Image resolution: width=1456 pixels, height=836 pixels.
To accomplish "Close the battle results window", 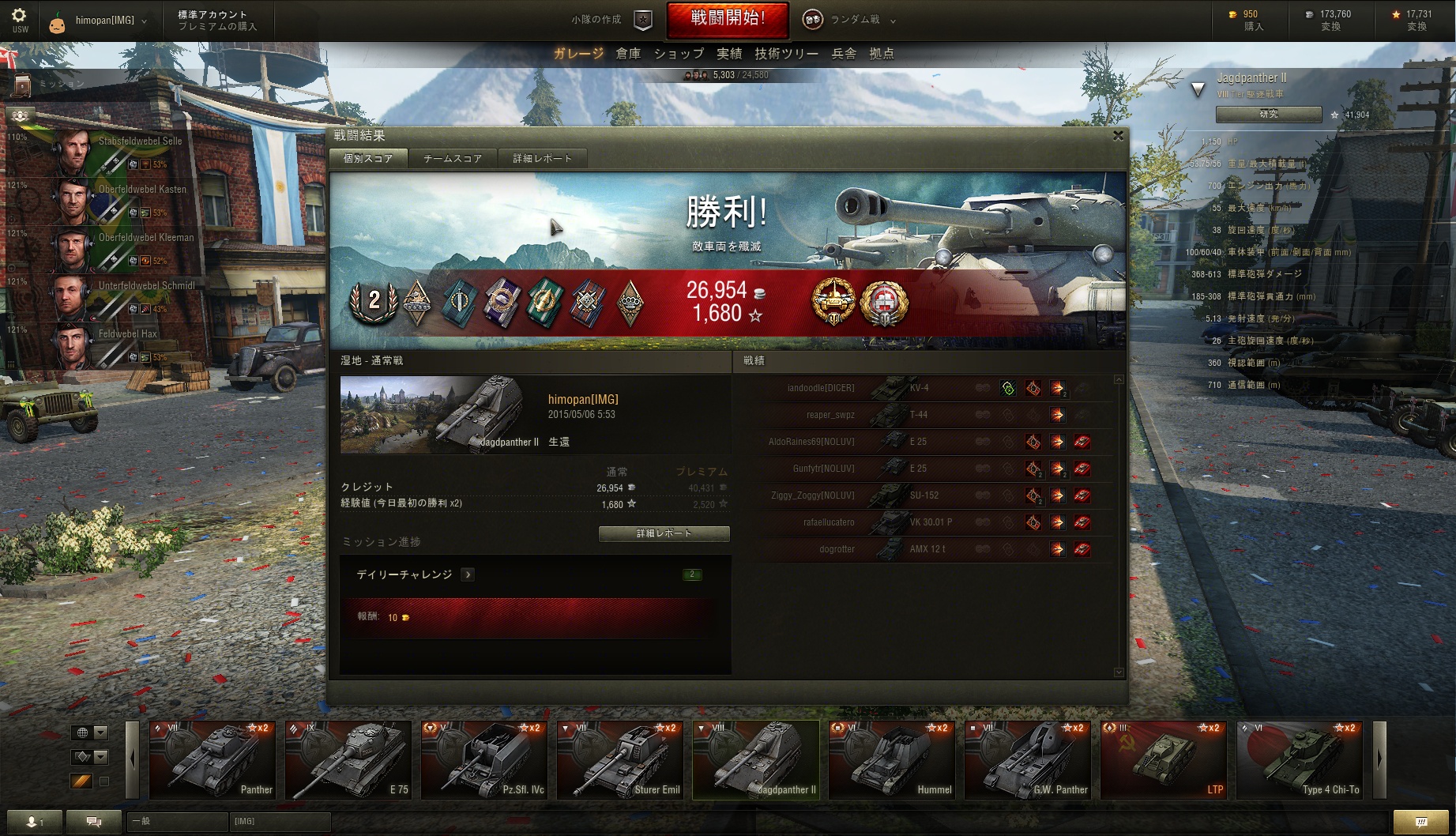I will click(x=1118, y=136).
